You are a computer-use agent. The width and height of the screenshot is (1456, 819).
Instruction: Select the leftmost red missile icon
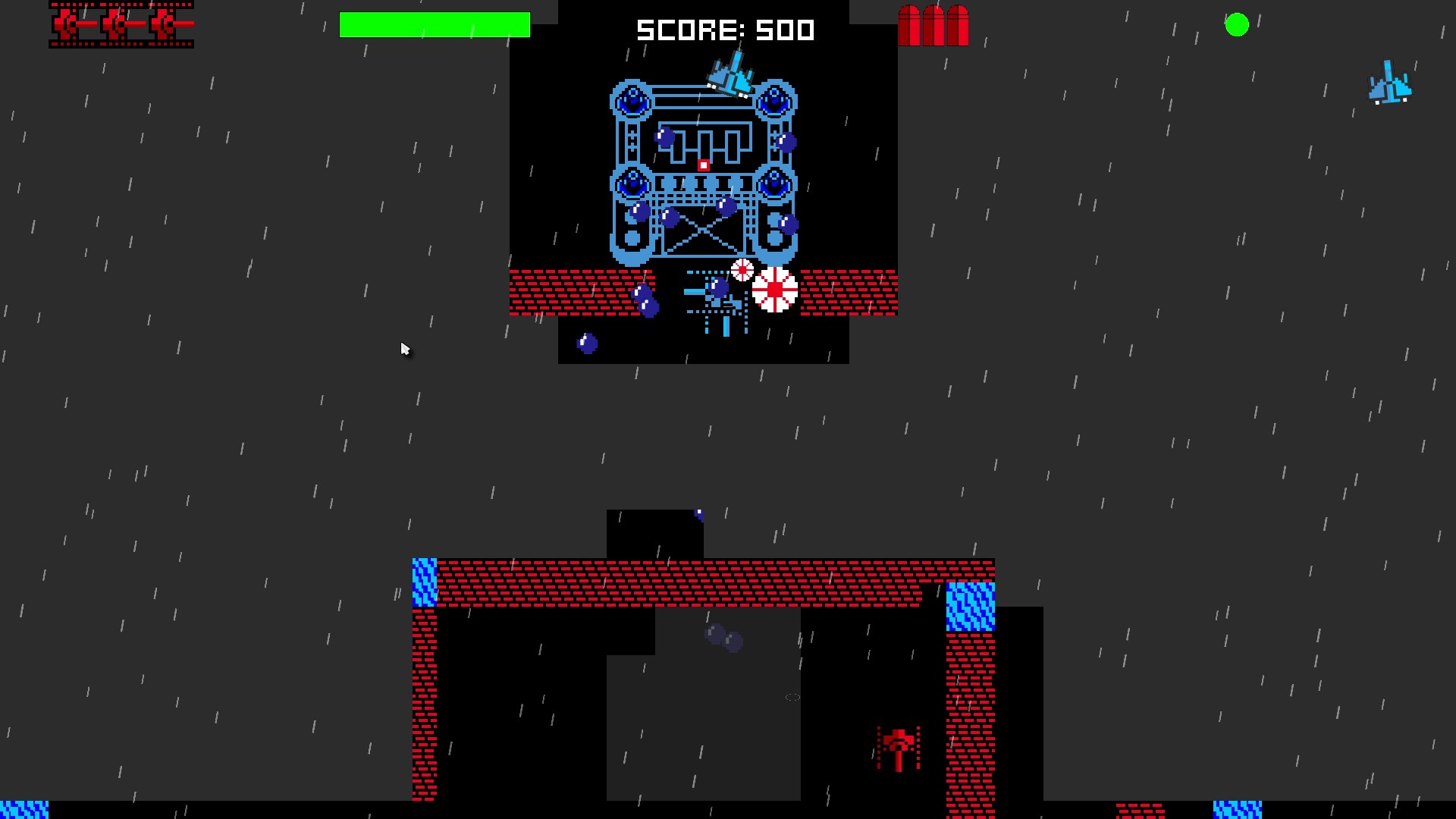(908, 25)
